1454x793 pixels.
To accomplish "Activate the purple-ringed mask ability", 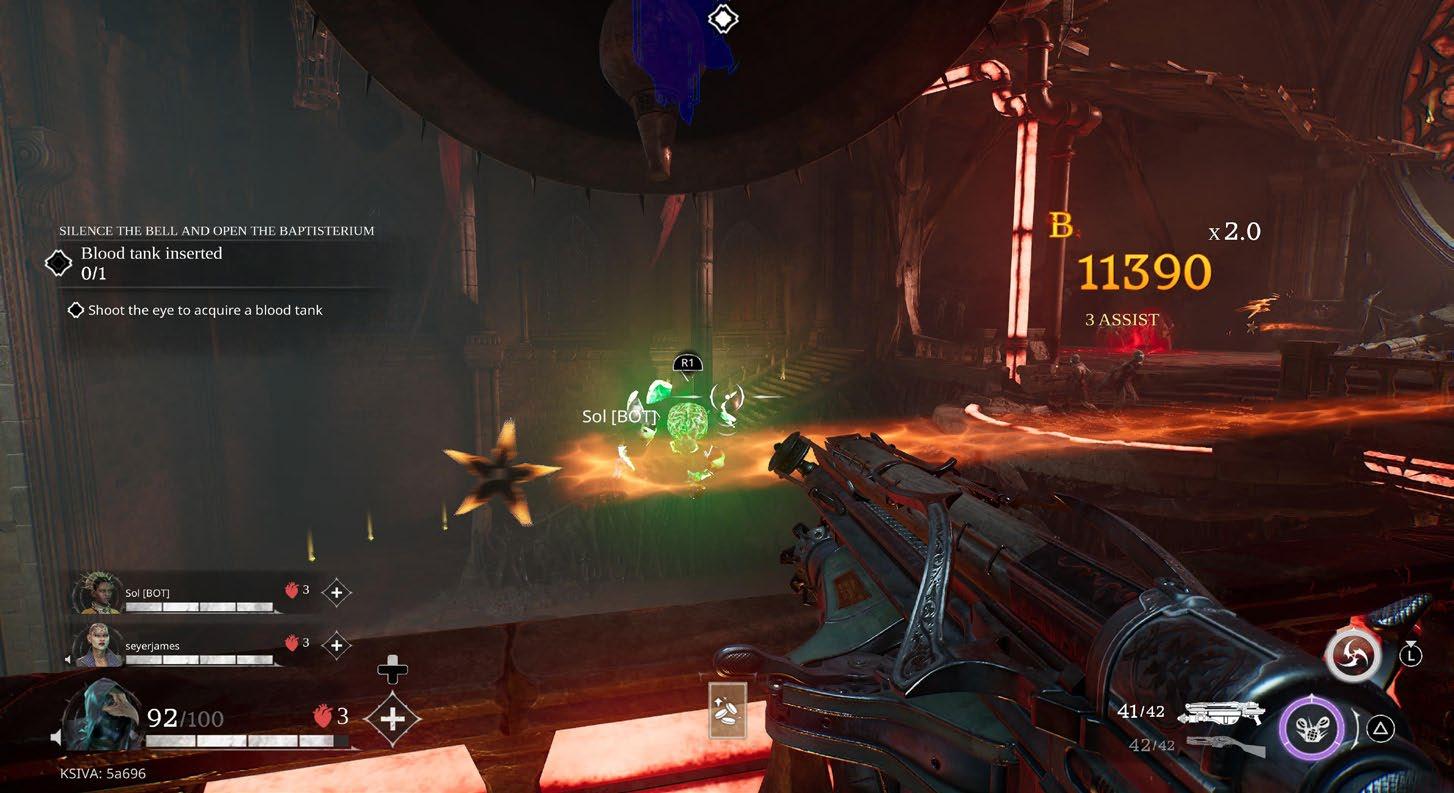I will coord(1313,728).
